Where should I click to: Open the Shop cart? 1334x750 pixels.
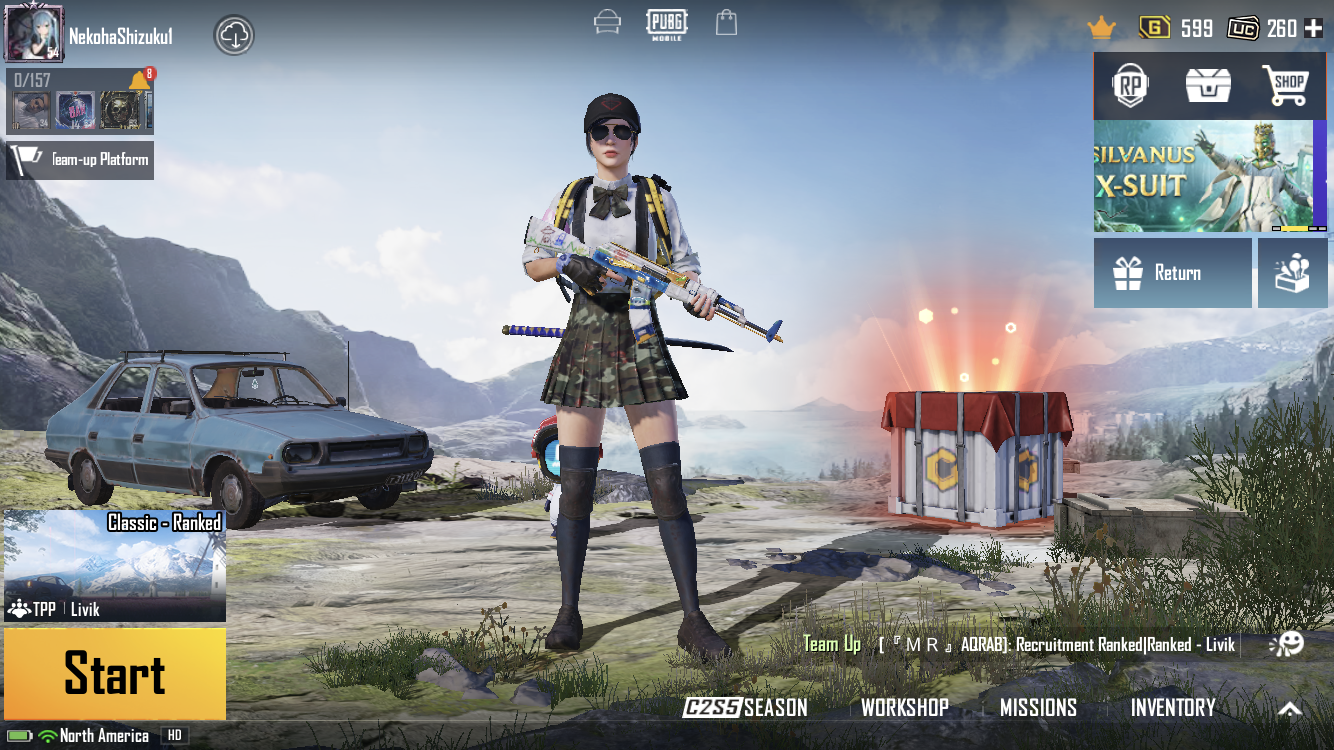[x=1285, y=87]
